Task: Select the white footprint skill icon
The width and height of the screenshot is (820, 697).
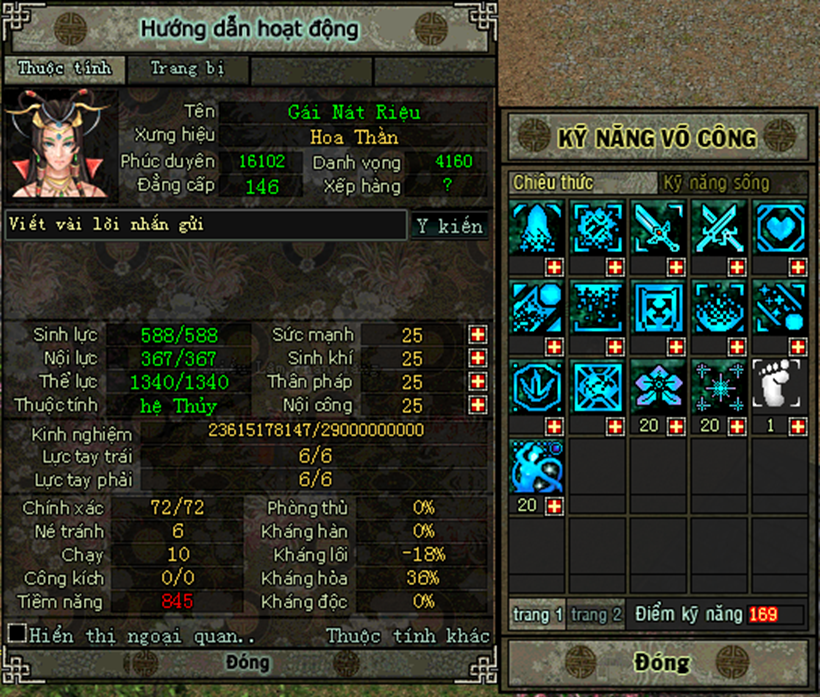Action: pyautogui.click(x=778, y=385)
